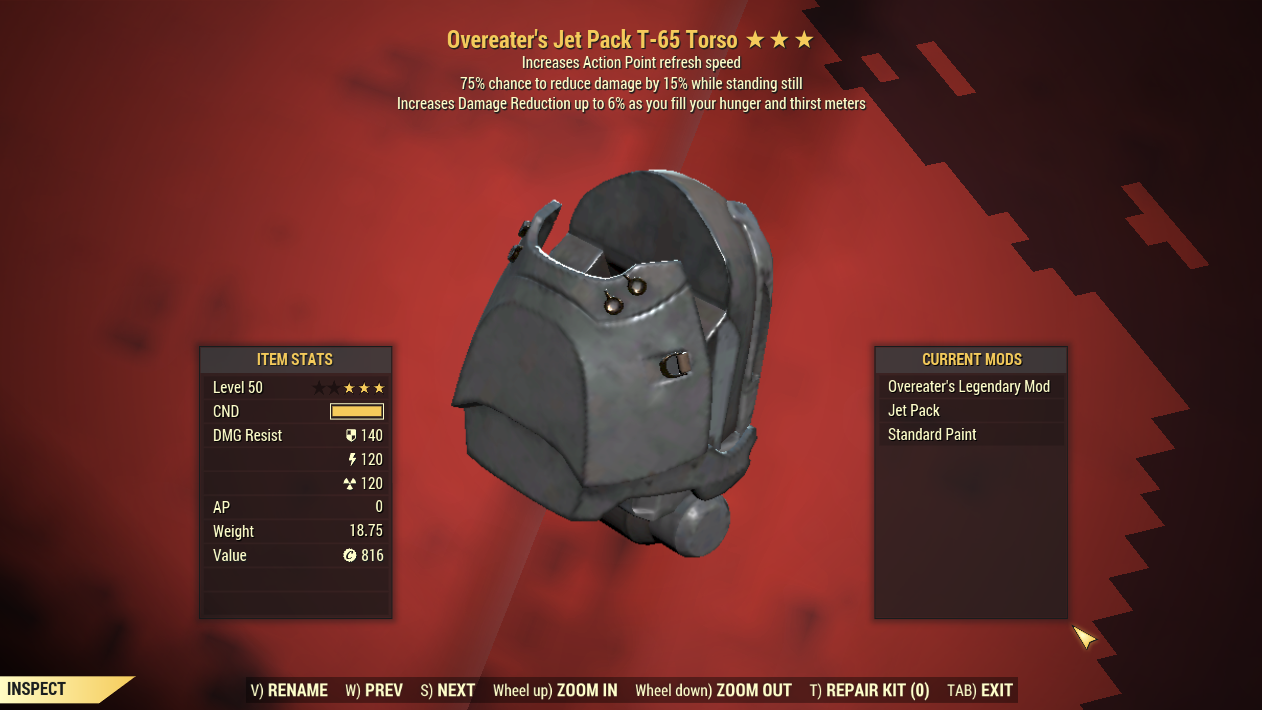Screen dimensions: 1262x710
Task: Choose ZOOM IN on the bottom bar
Action: (x=555, y=690)
